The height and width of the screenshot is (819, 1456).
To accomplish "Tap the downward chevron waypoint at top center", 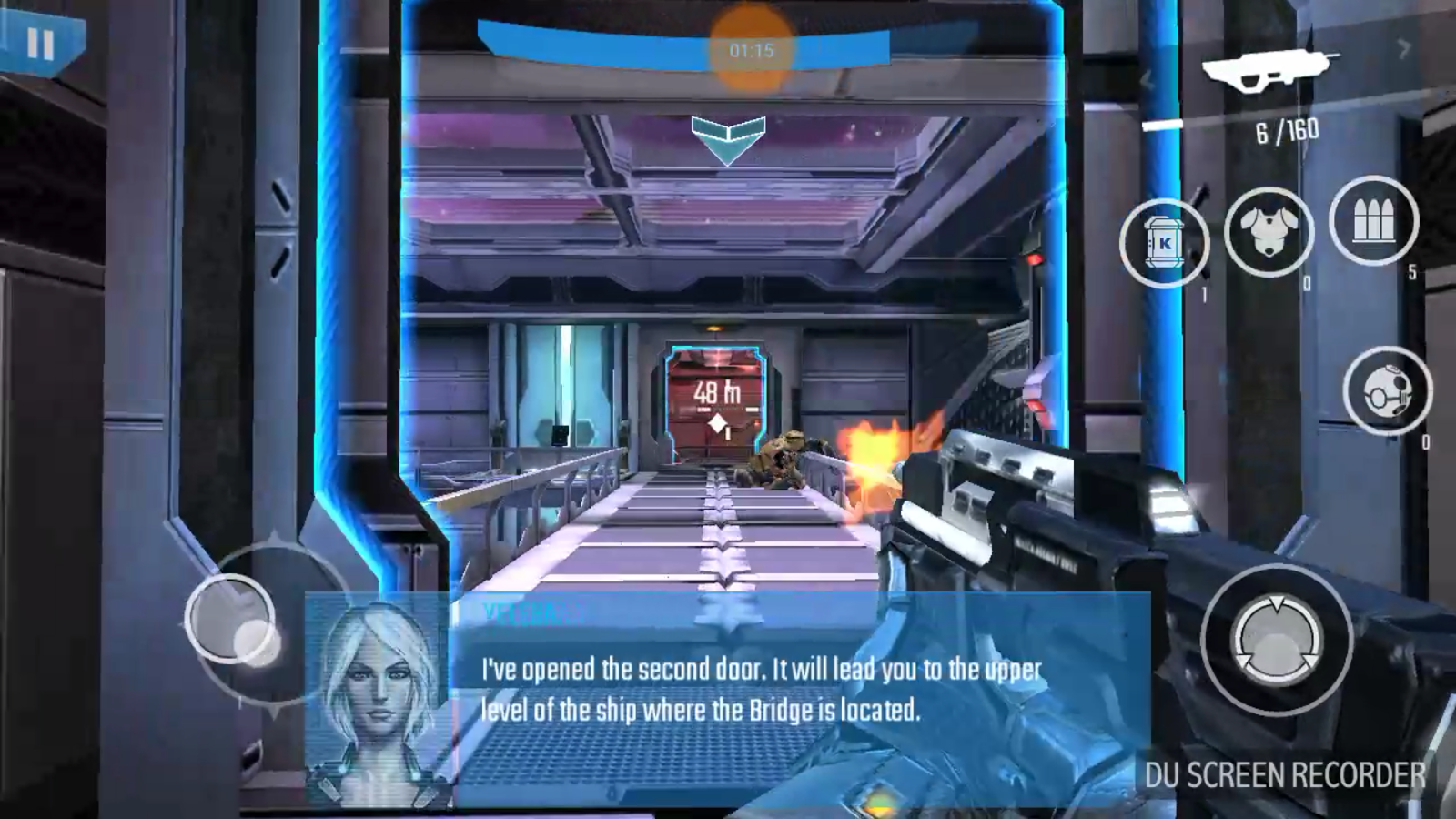I will click(x=727, y=135).
